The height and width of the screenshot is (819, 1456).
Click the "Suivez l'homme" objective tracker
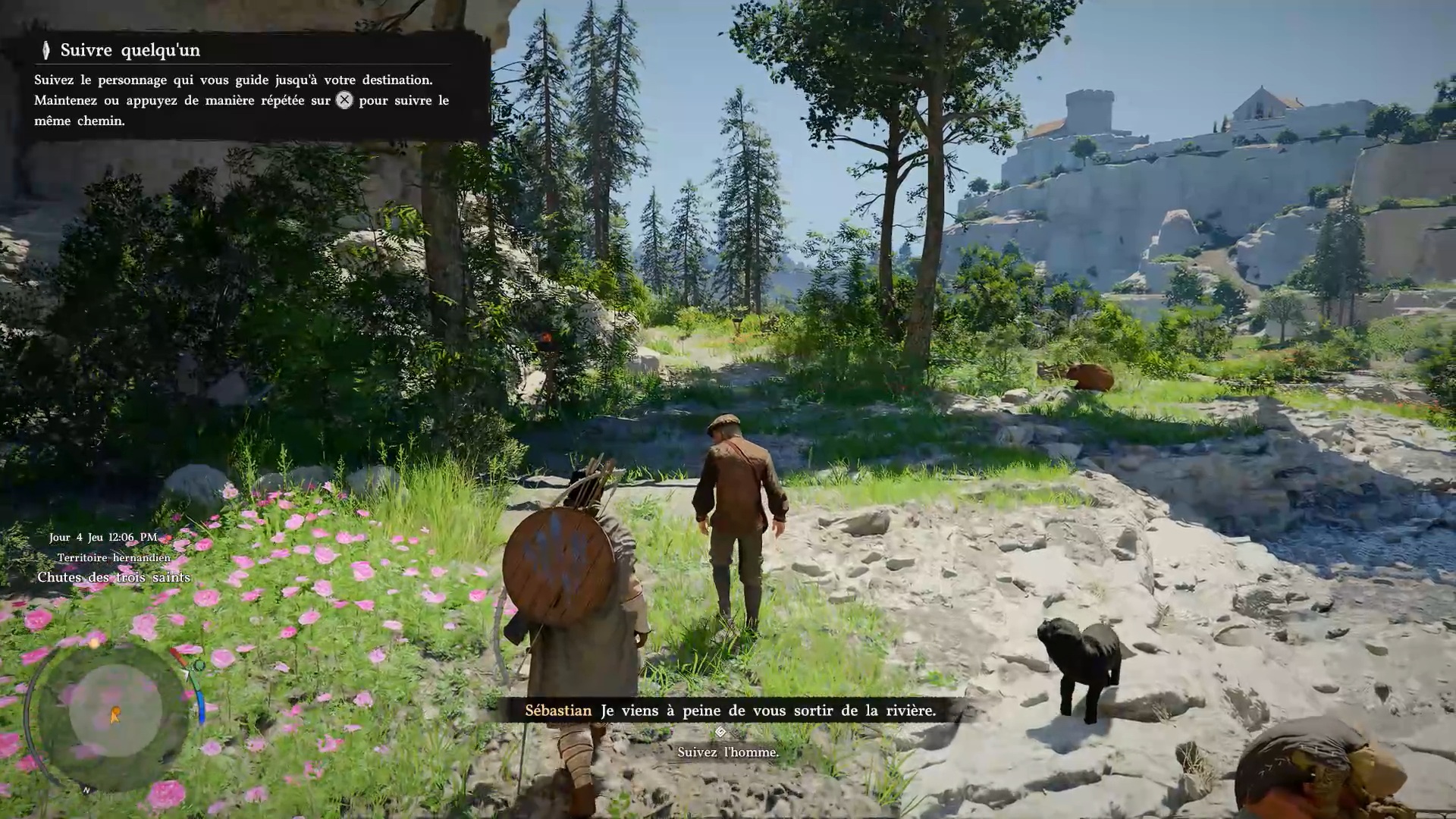727,752
